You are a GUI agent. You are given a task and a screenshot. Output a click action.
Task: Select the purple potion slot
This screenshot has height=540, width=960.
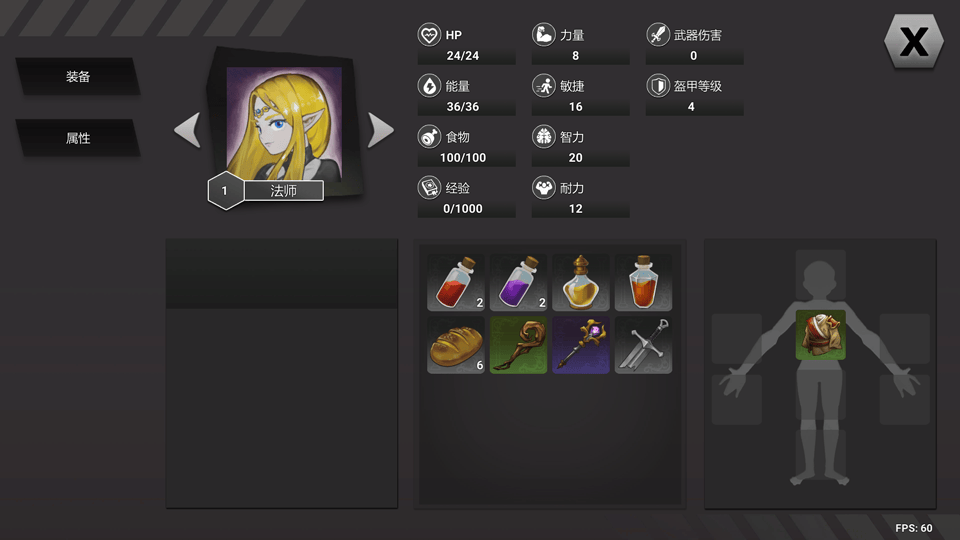pyautogui.click(x=518, y=282)
